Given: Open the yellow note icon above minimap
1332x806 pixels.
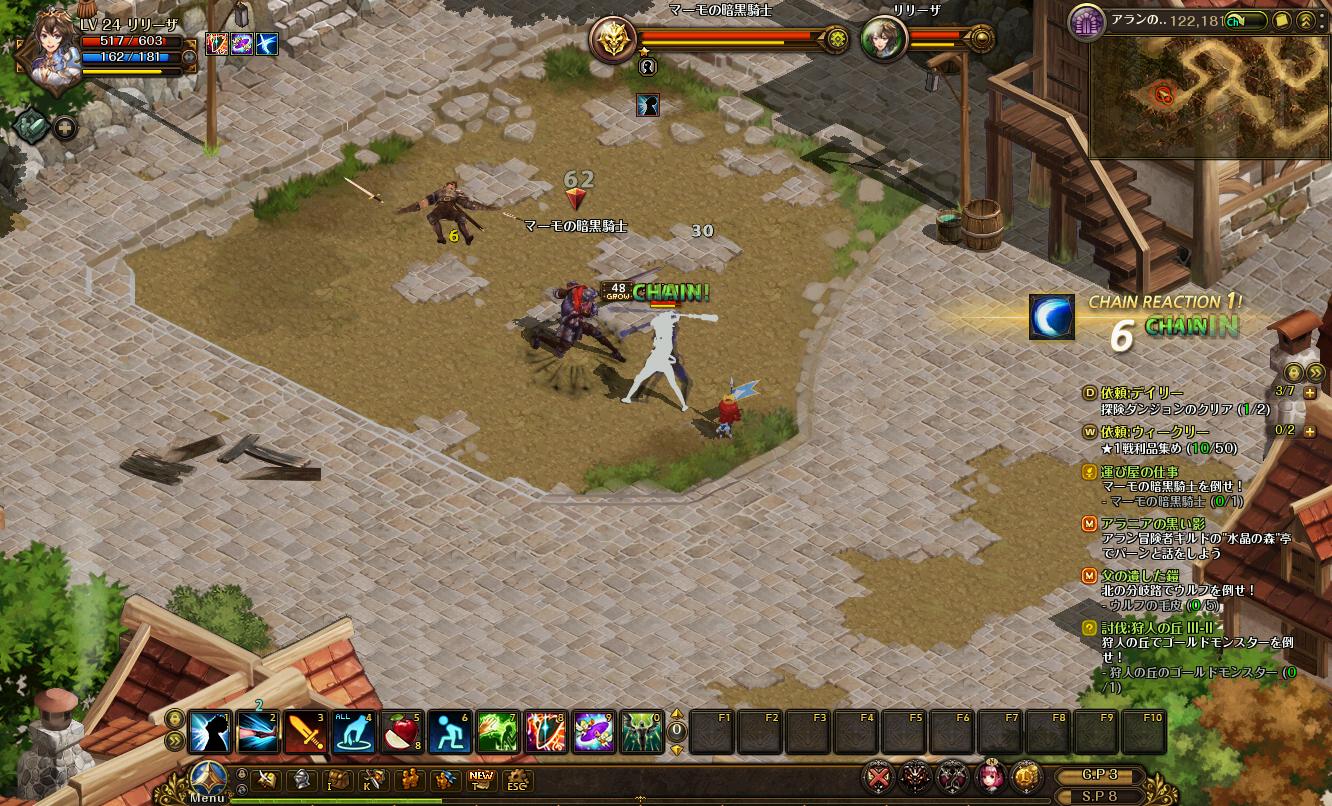Looking at the screenshot, I should [1282, 20].
